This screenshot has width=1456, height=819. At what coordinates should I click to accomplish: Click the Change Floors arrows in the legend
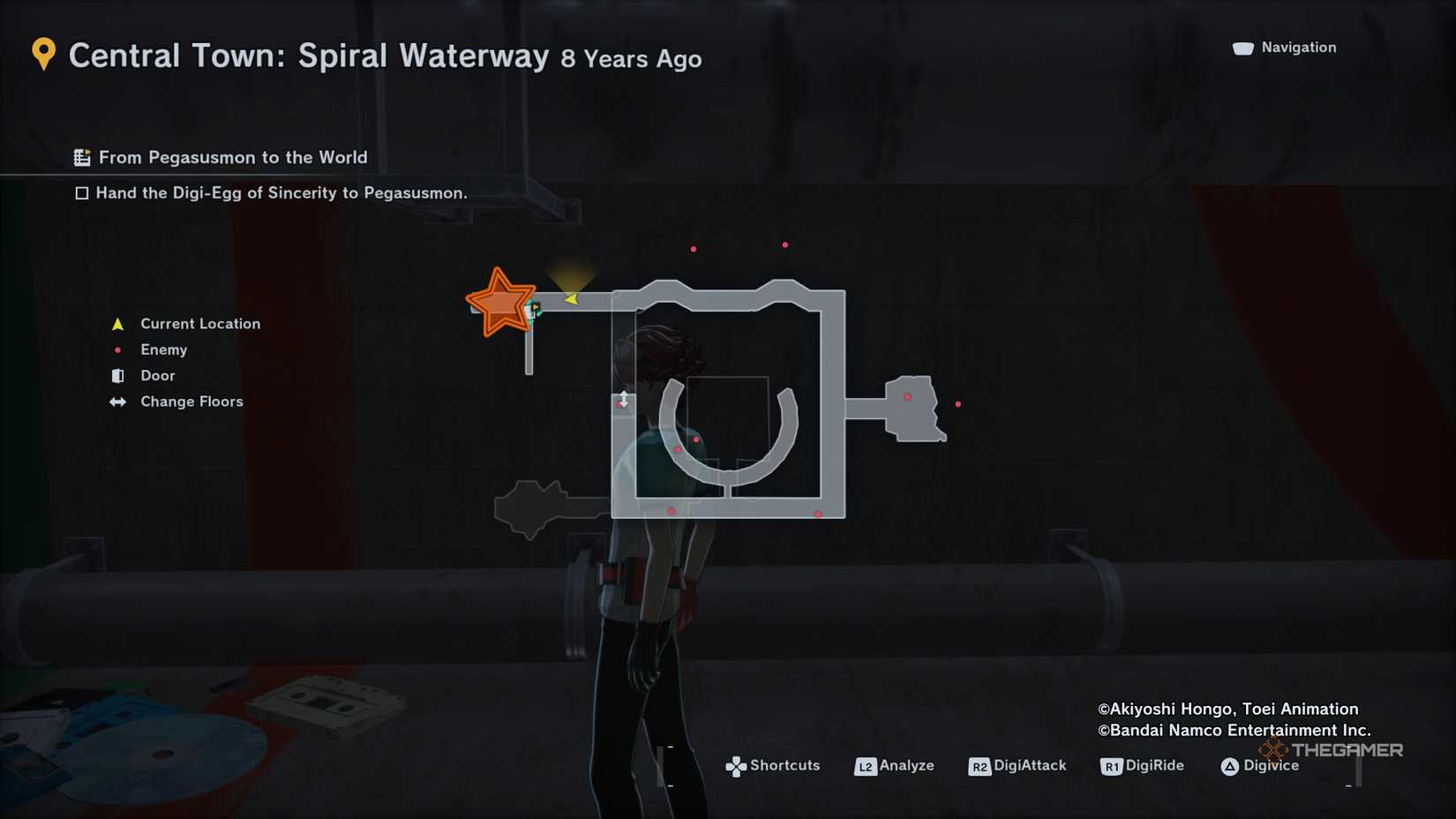117,402
